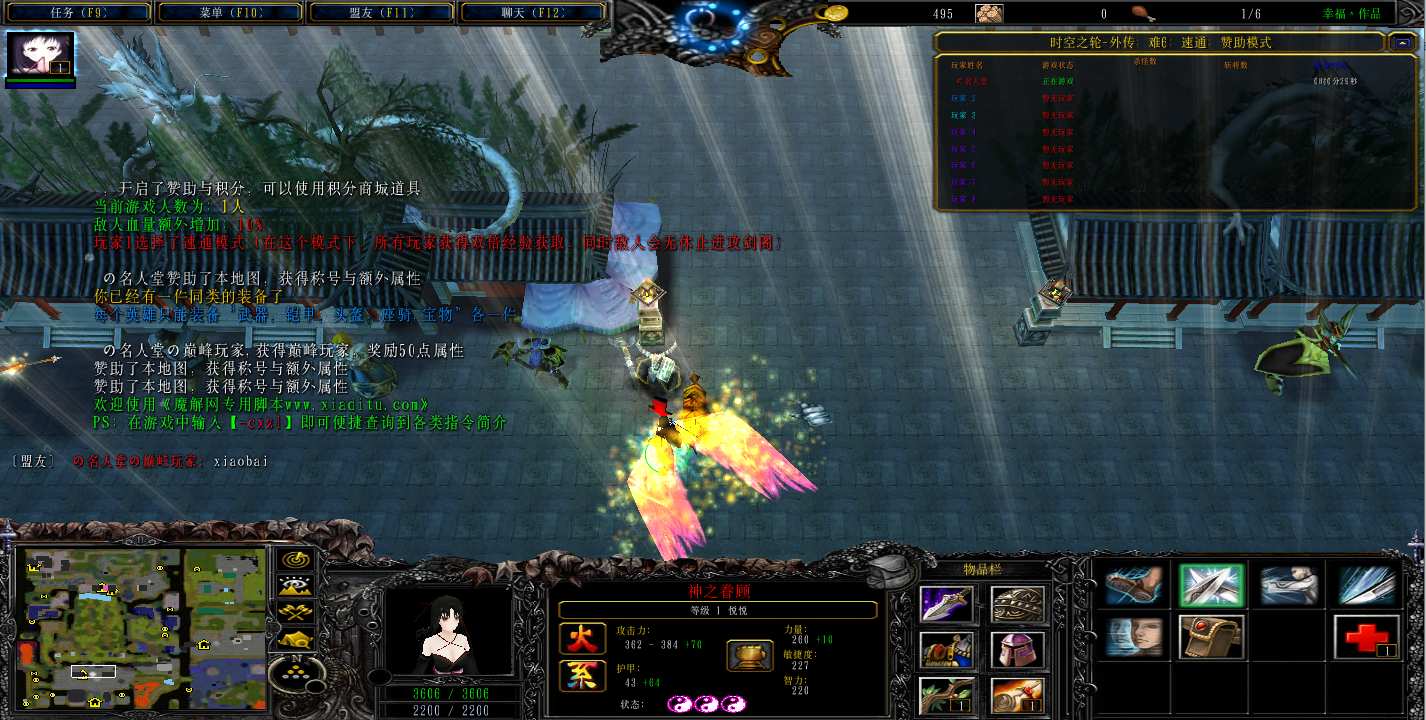Viewport: 1426px width, 720px height.
Task: Activate the highlighted crossed-blades ability
Action: pyautogui.click(x=1210, y=585)
